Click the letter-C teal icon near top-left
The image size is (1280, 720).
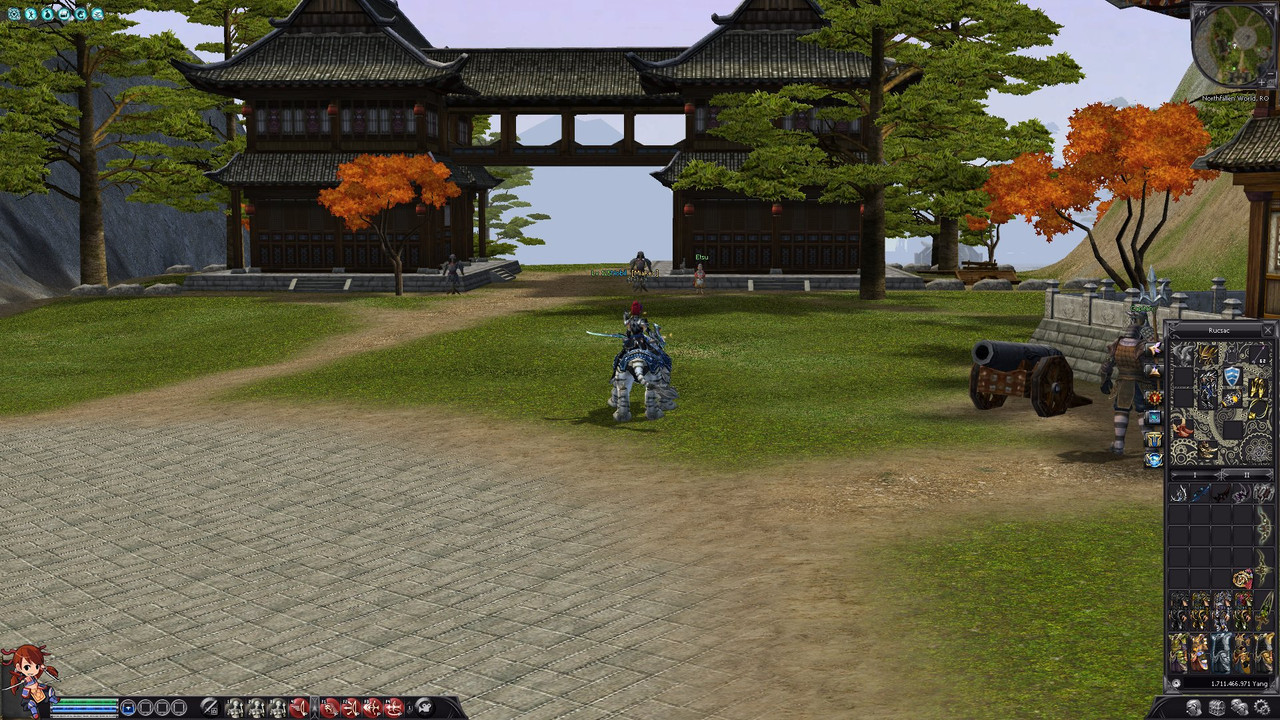click(80, 14)
